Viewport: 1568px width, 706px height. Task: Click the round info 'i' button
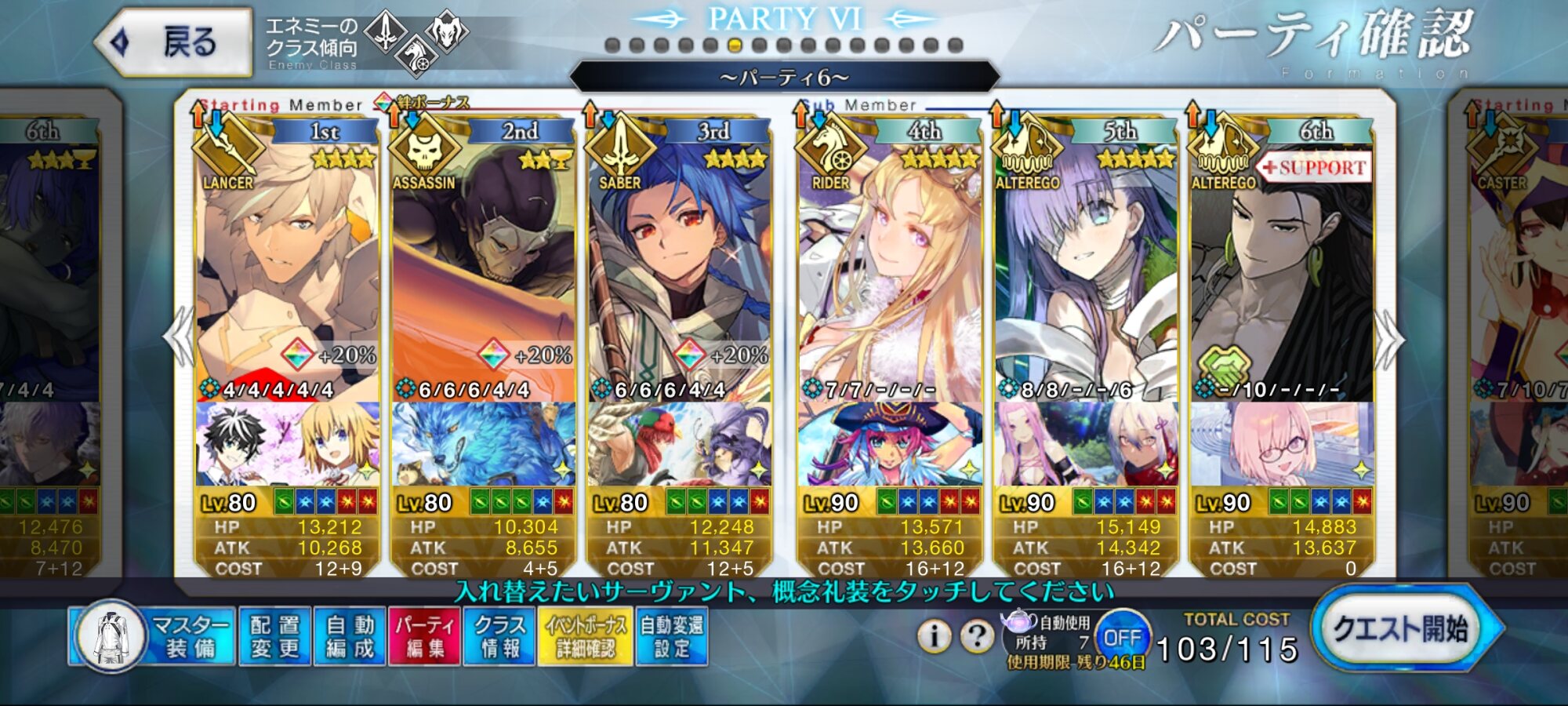[934, 636]
